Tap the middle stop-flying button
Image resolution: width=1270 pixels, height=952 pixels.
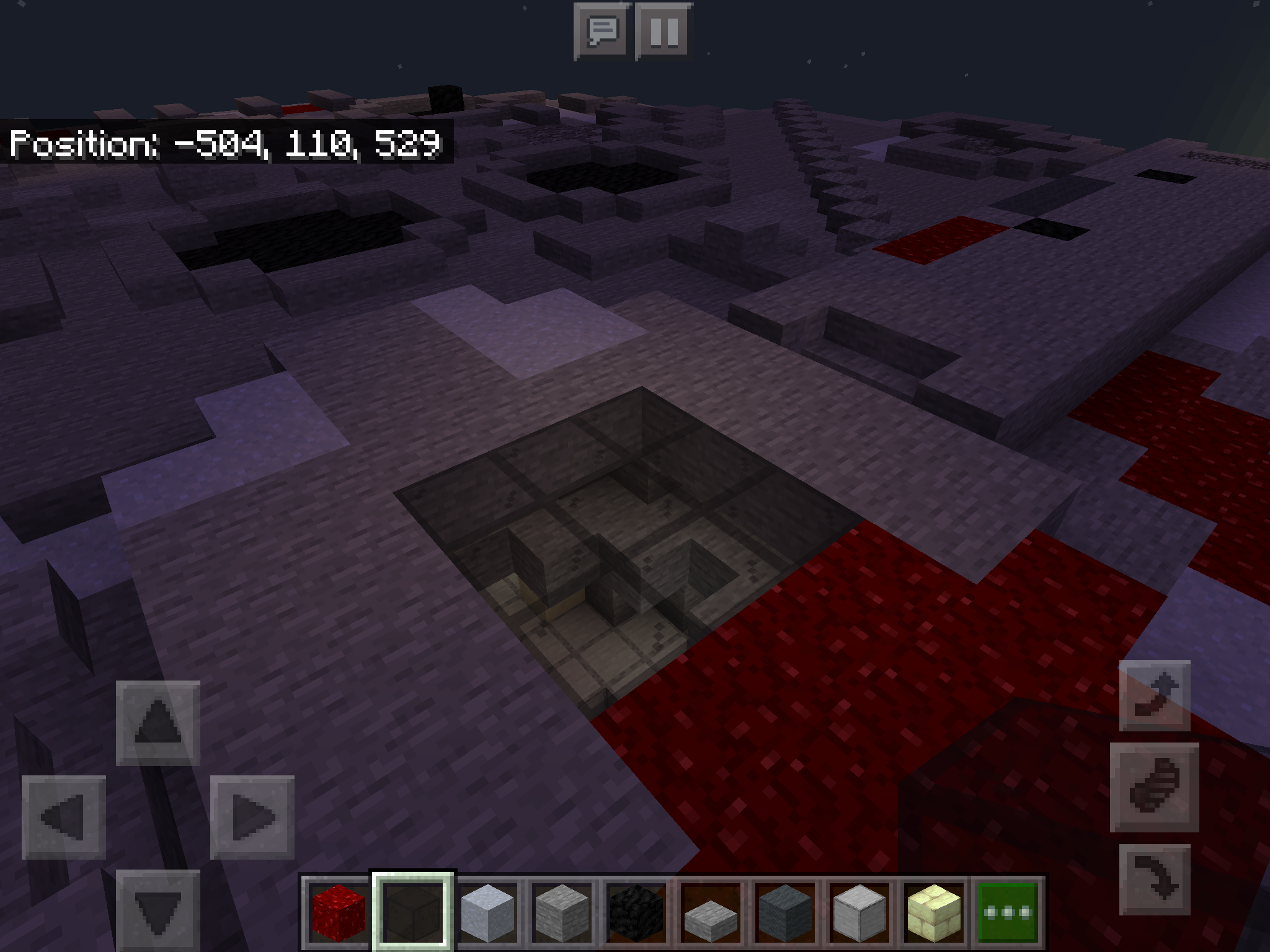click(1155, 788)
